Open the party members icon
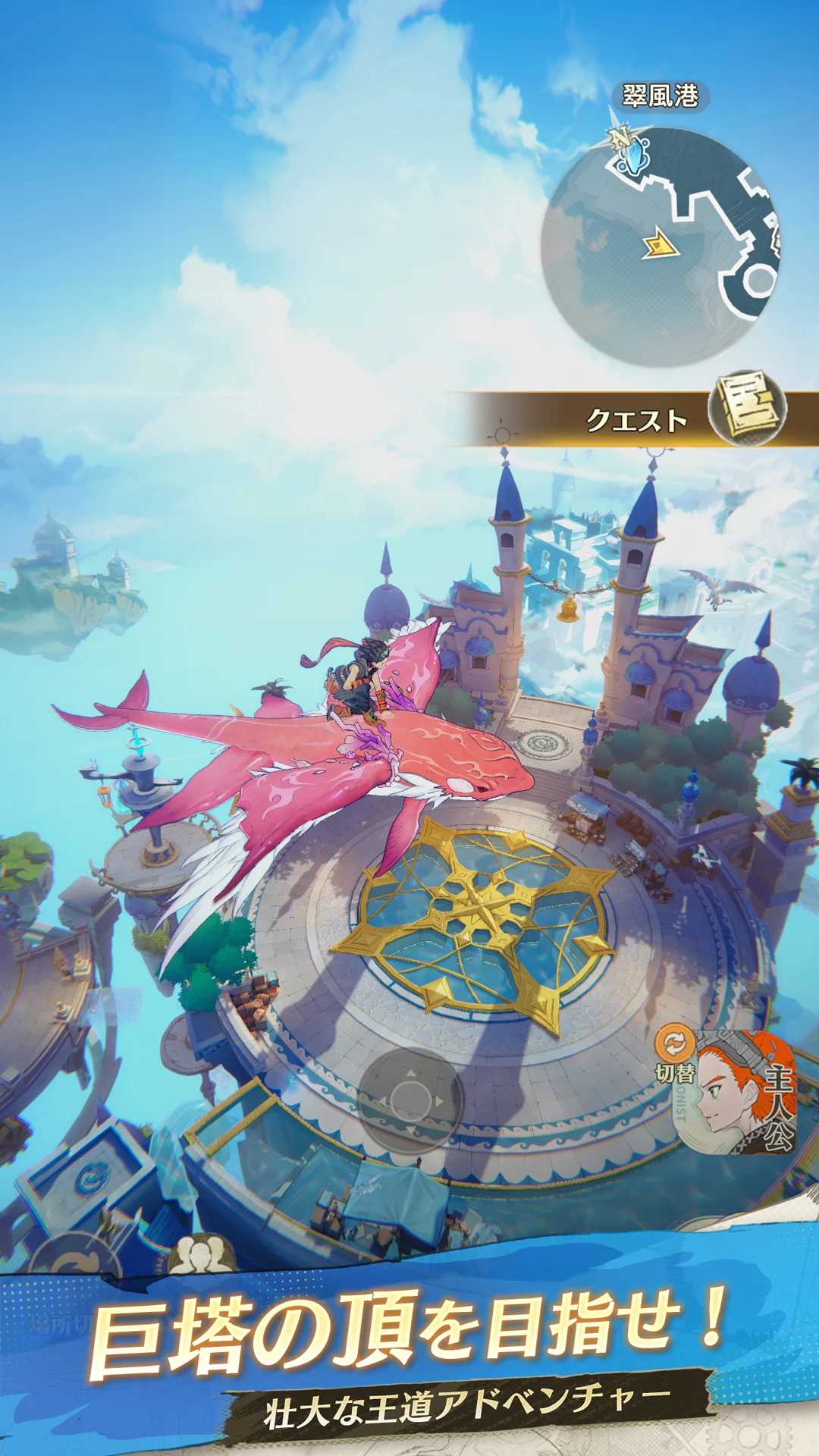The width and height of the screenshot is (819, 1456). pos(199,1256)
